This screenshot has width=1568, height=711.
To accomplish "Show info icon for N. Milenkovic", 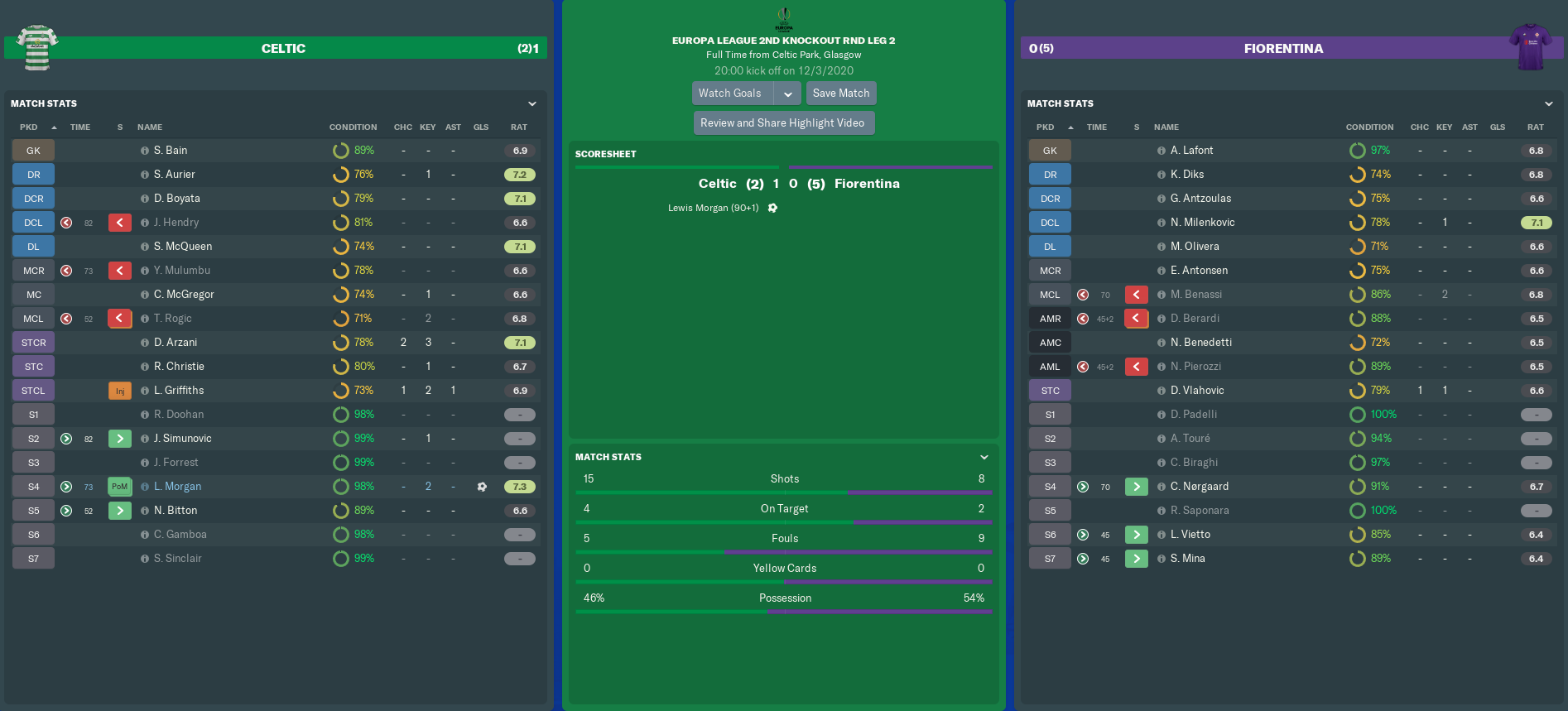I will point(1162,223).
